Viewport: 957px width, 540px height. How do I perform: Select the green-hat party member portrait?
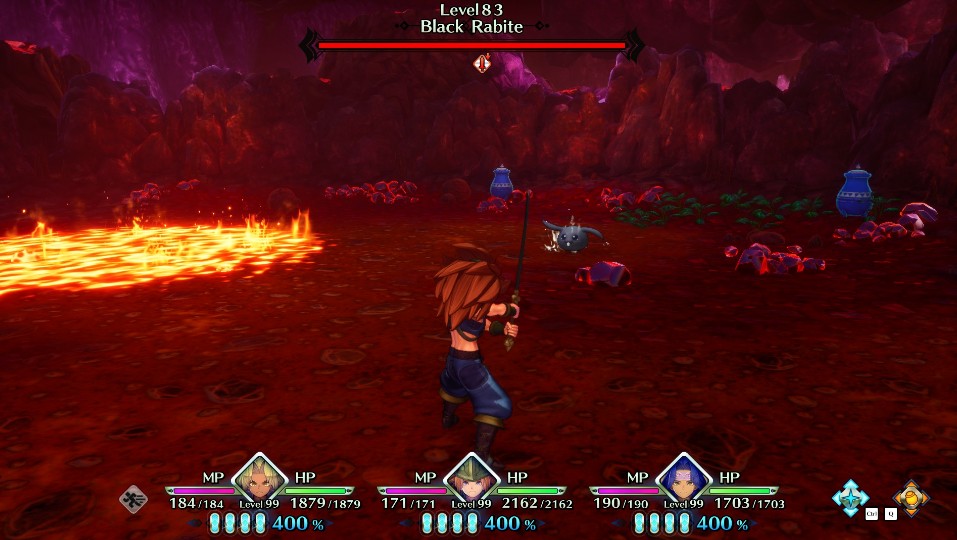click(472, 482)
